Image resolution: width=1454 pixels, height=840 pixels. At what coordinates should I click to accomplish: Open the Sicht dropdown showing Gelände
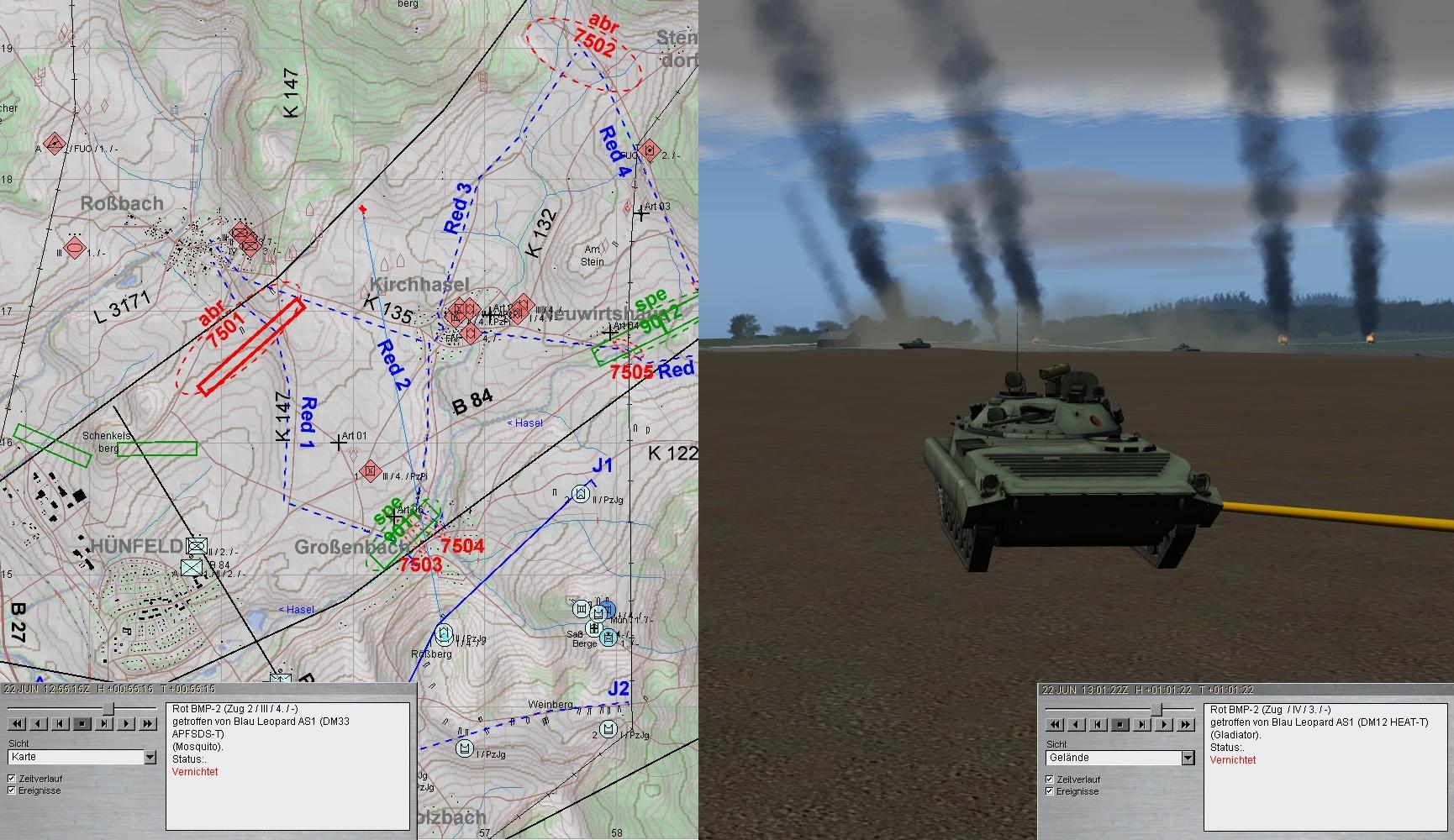pos(1188,759)
